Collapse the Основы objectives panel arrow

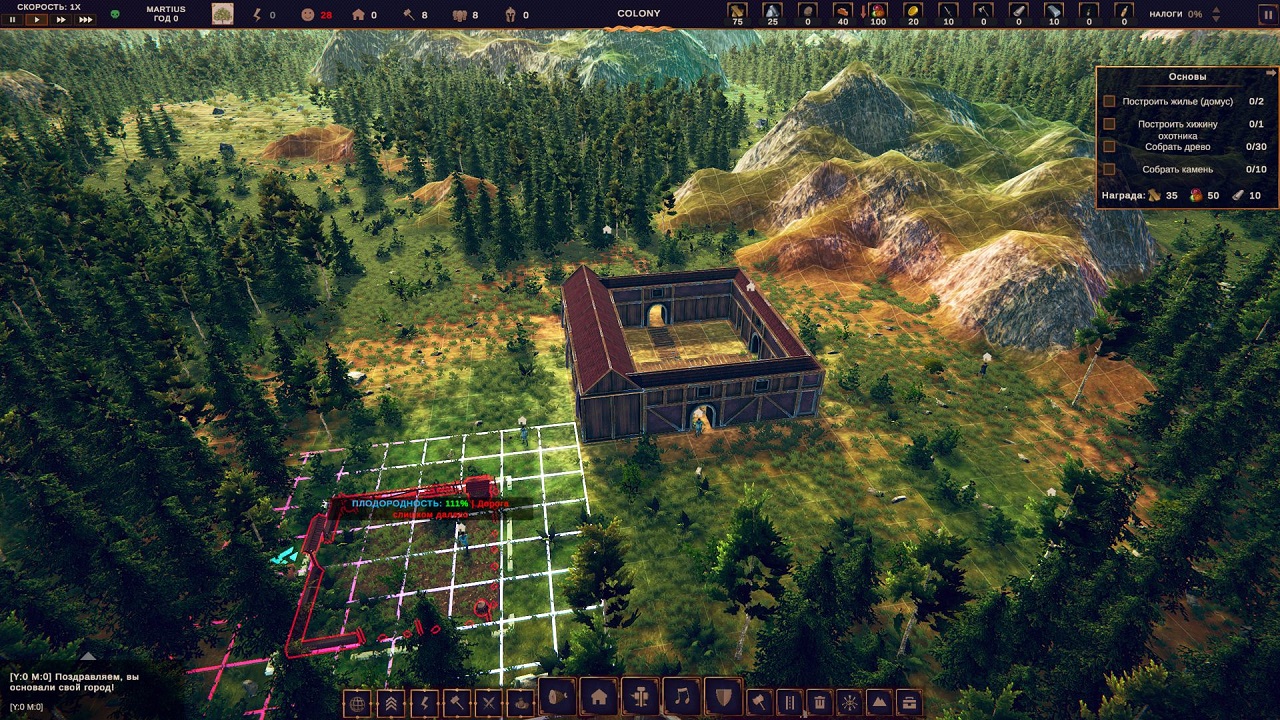(x=1271, y=73)
